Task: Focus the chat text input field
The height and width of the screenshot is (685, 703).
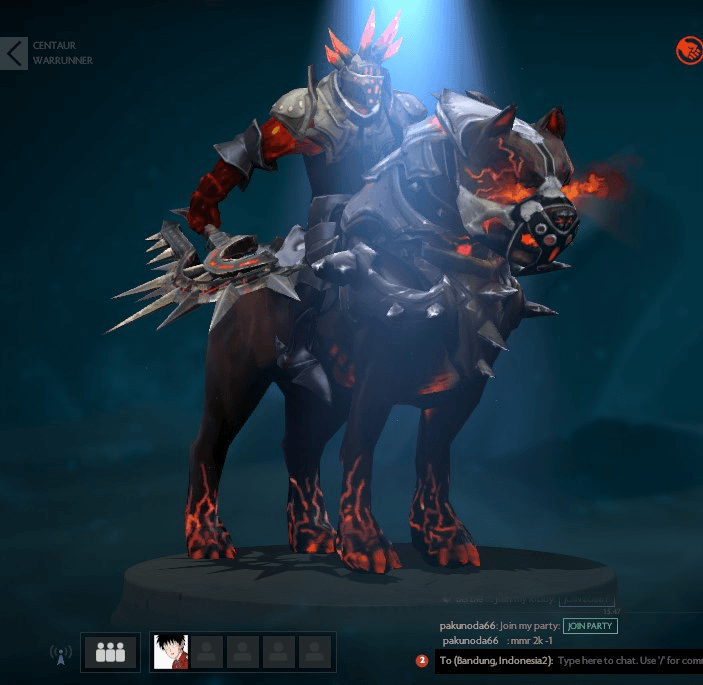Action: [x=628, y=661]
